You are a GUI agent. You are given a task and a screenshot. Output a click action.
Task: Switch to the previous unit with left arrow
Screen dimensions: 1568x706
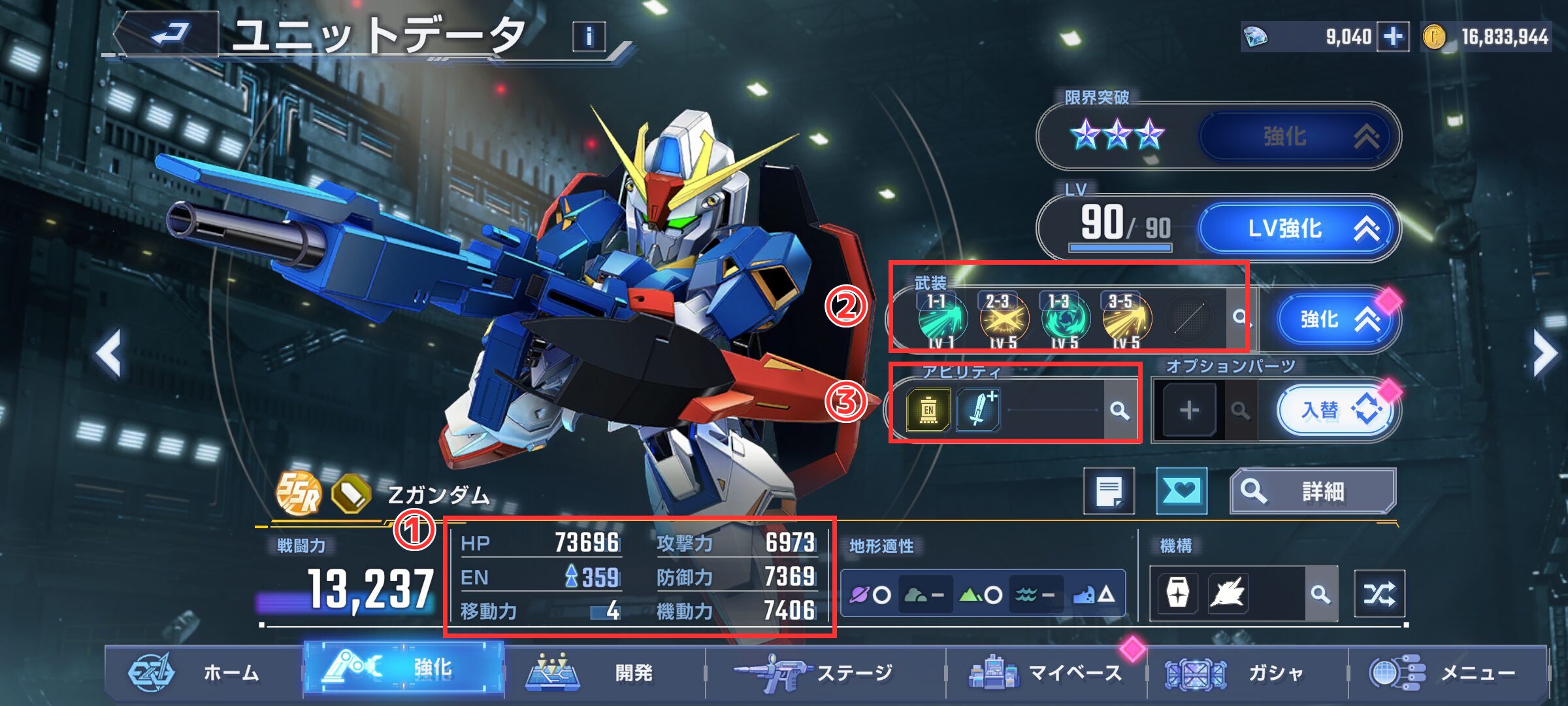point(110,354)
